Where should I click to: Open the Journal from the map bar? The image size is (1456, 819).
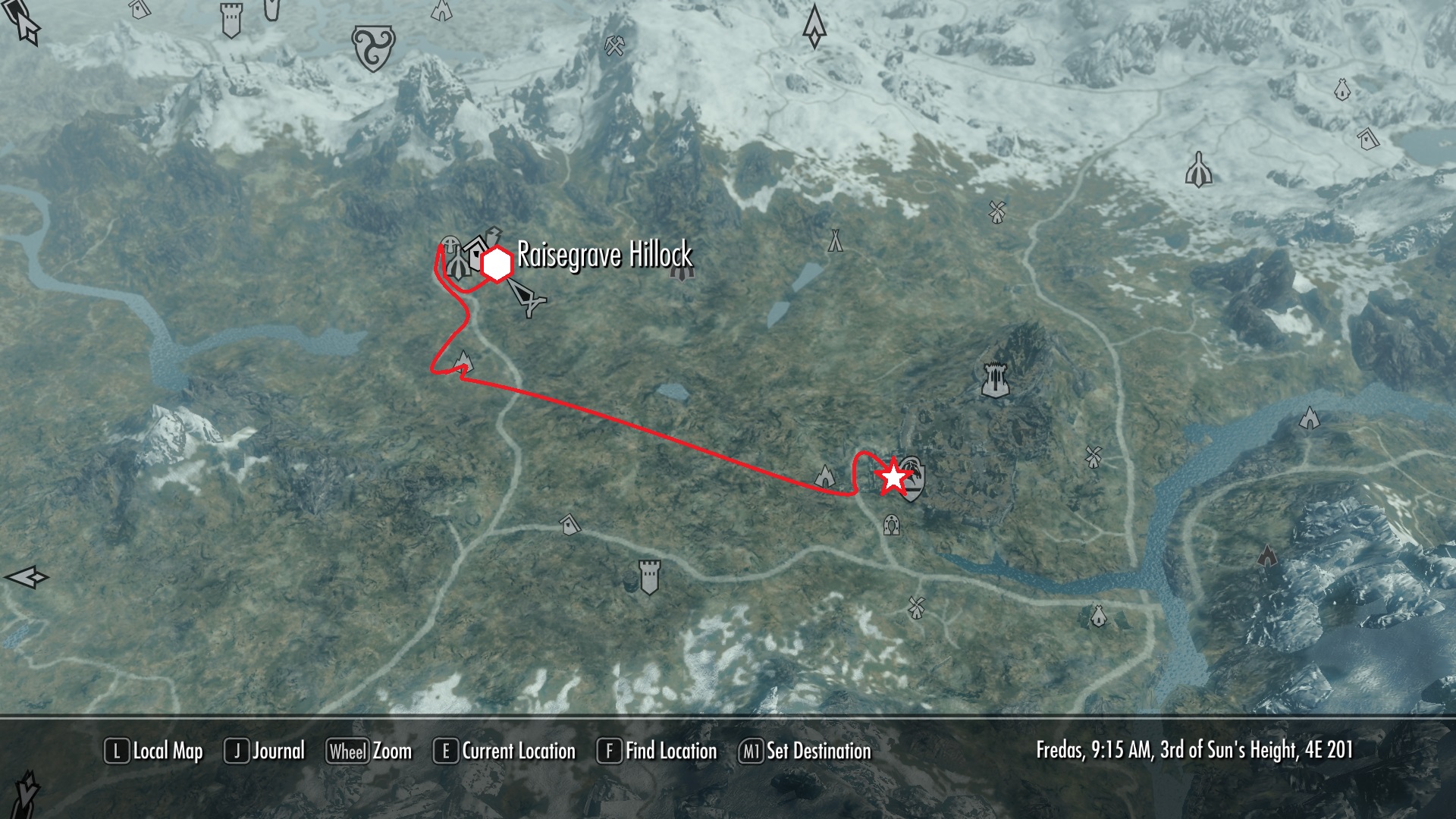tap(265, 752)
